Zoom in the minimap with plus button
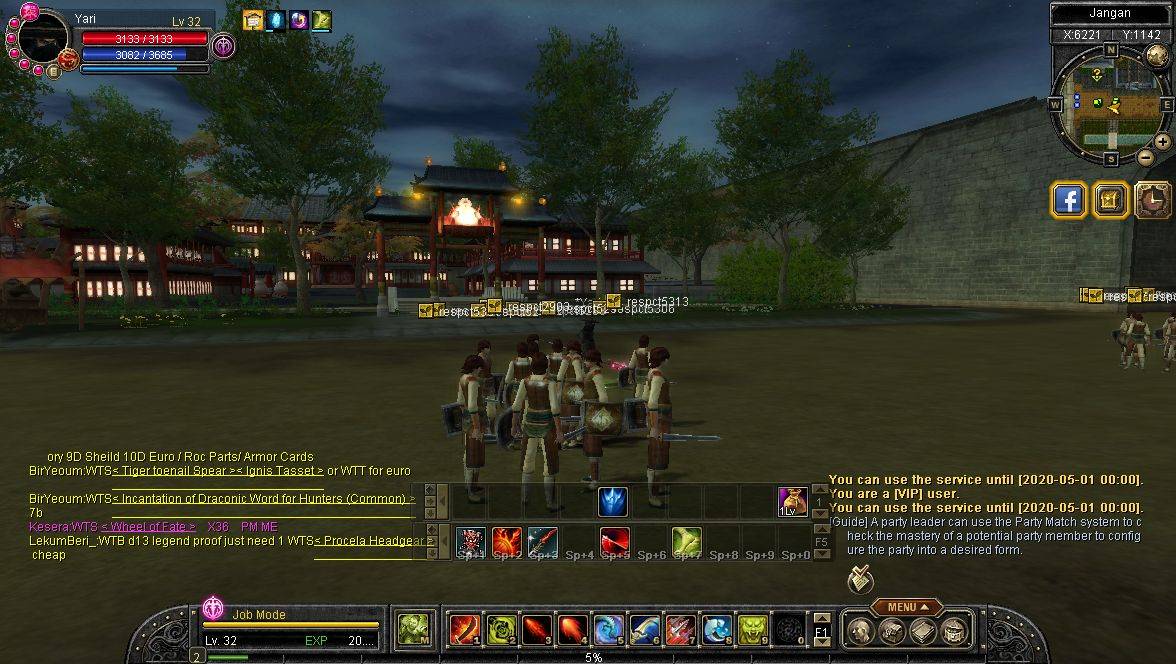The height and width of the screenshot is (664, 1176). (1162, 142)
